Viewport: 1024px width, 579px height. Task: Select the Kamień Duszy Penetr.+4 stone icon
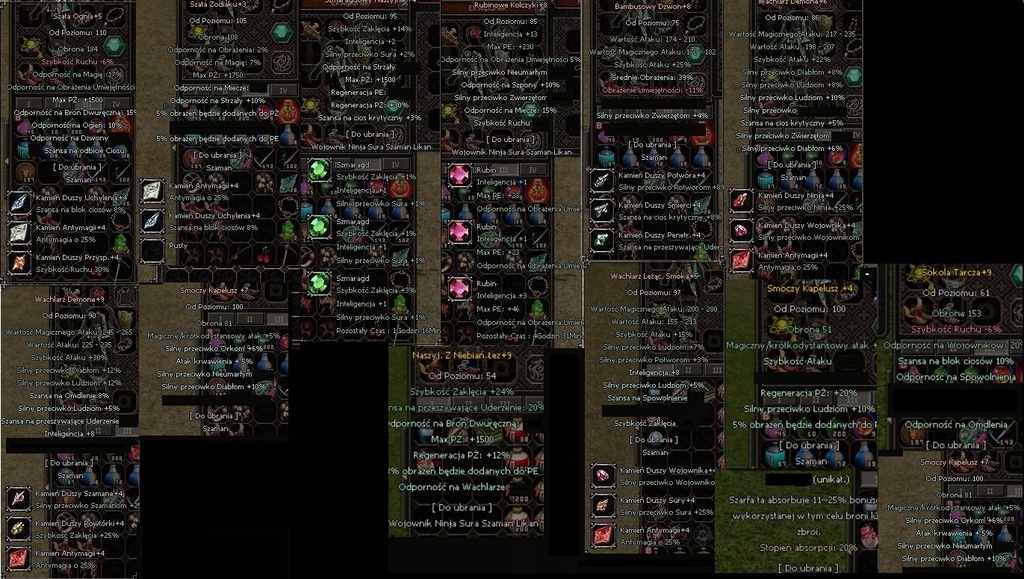(x=601, y=239)
